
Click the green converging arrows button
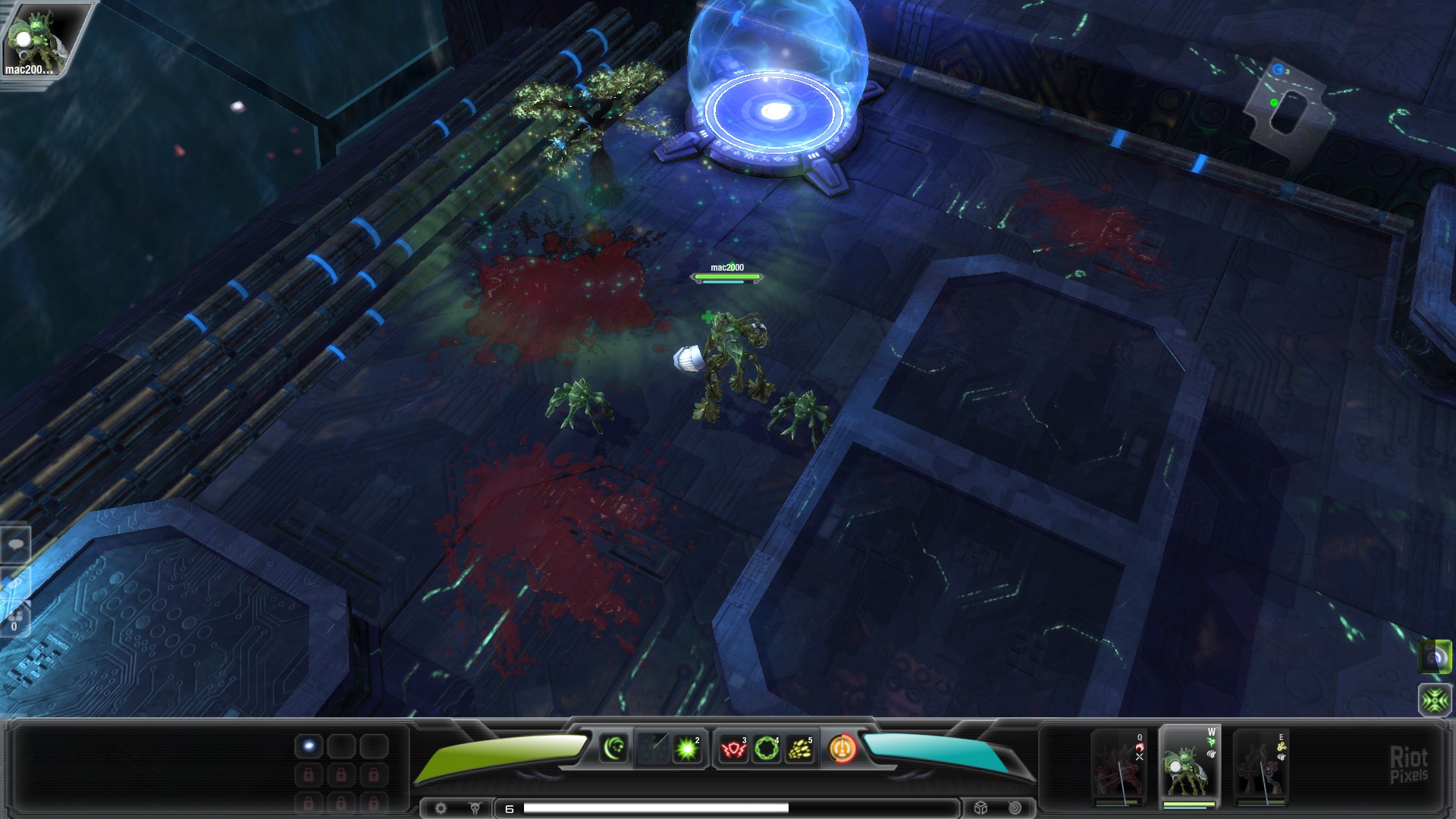[x=1435, y=700]
